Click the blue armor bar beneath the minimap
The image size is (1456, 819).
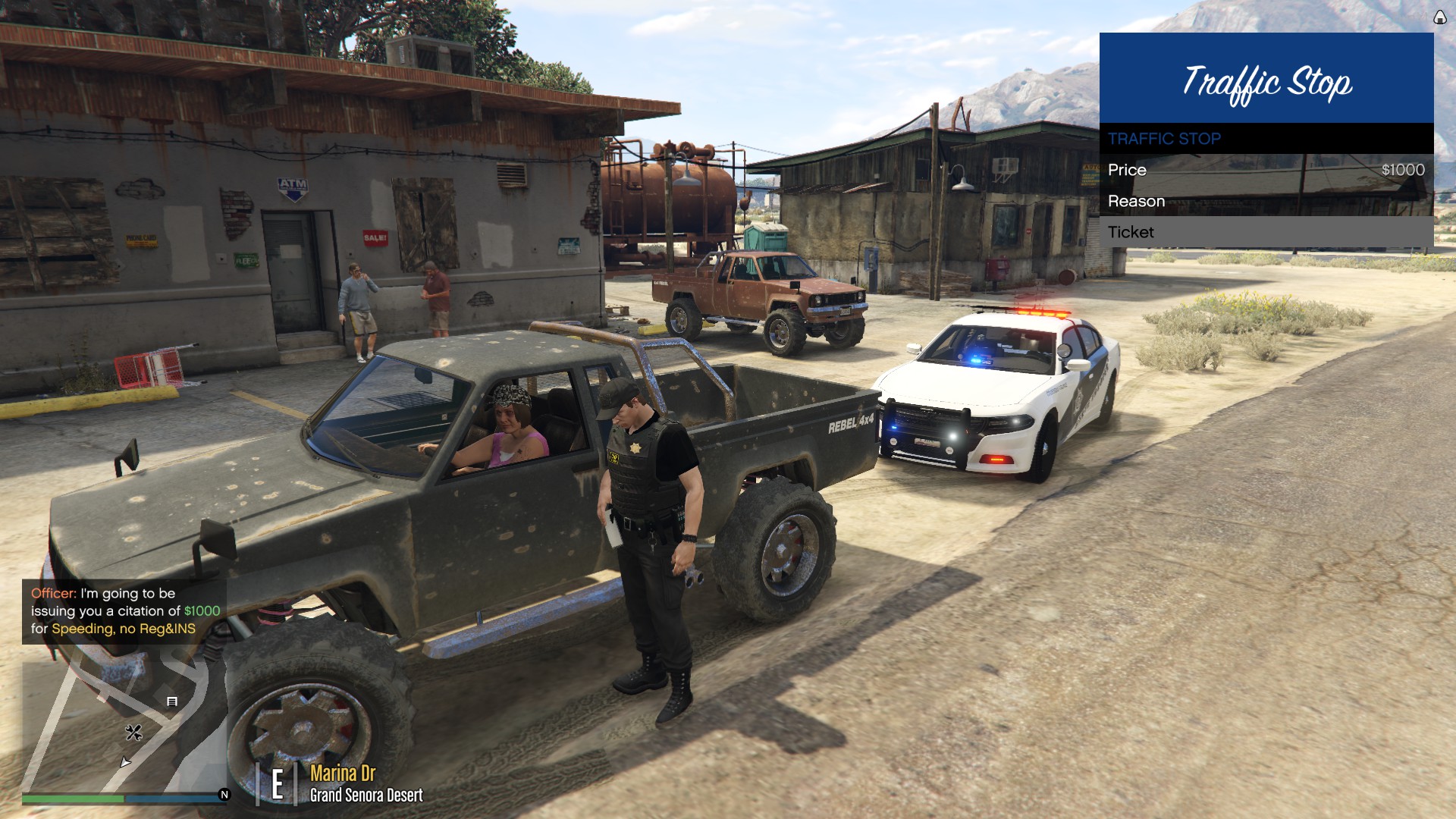(x=174, y=798)
